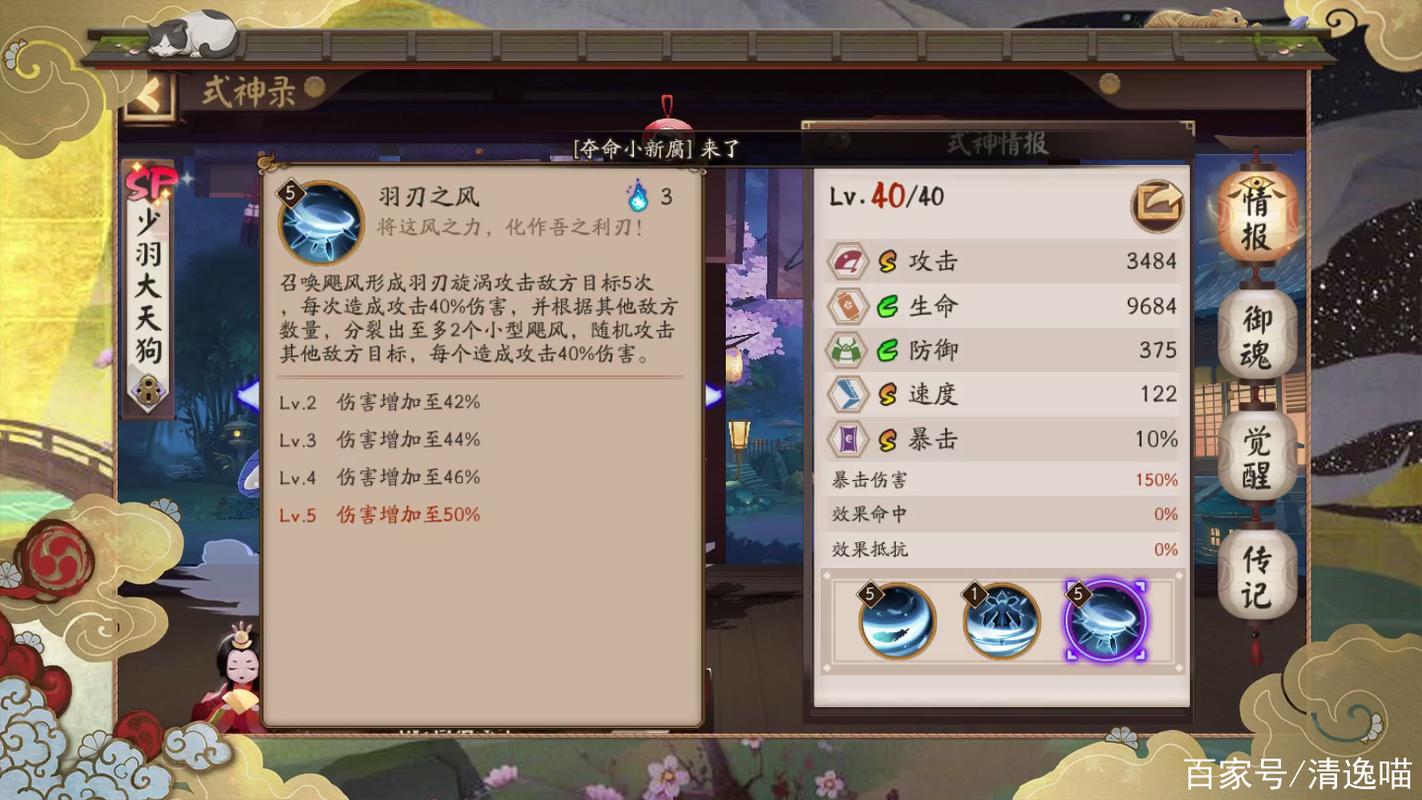Click the 攻击 attack stat sword icon
Screen dimensions: 1422x800
847,261
